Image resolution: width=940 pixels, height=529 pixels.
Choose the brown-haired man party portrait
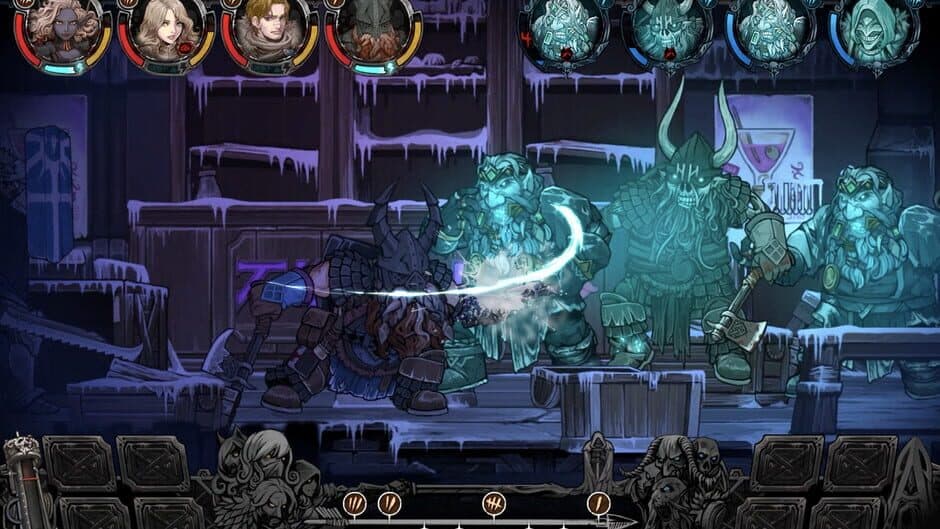click(x=269, y=28)
